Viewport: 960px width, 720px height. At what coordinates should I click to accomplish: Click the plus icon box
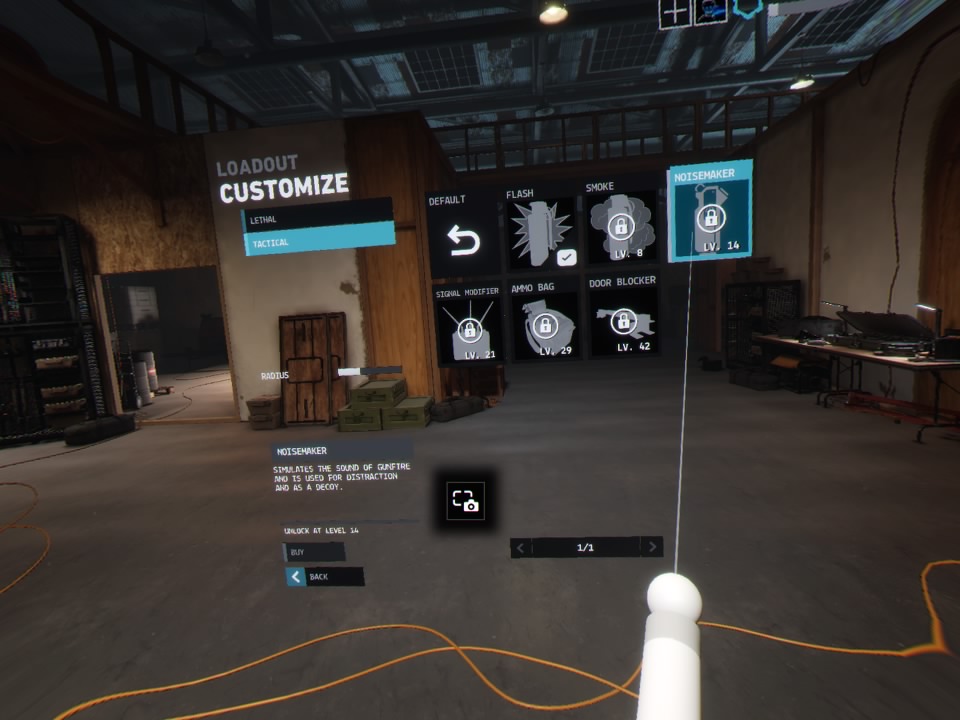click(676, 13)
